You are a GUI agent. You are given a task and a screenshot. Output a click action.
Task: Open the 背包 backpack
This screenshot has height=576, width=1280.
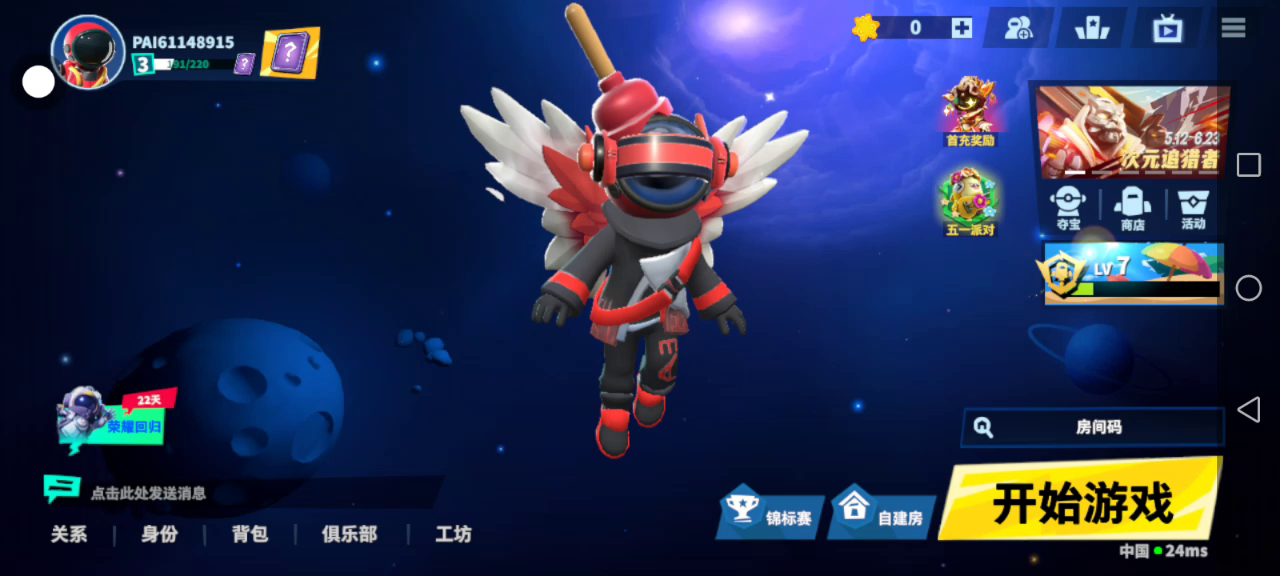click(x=250, y=534)
